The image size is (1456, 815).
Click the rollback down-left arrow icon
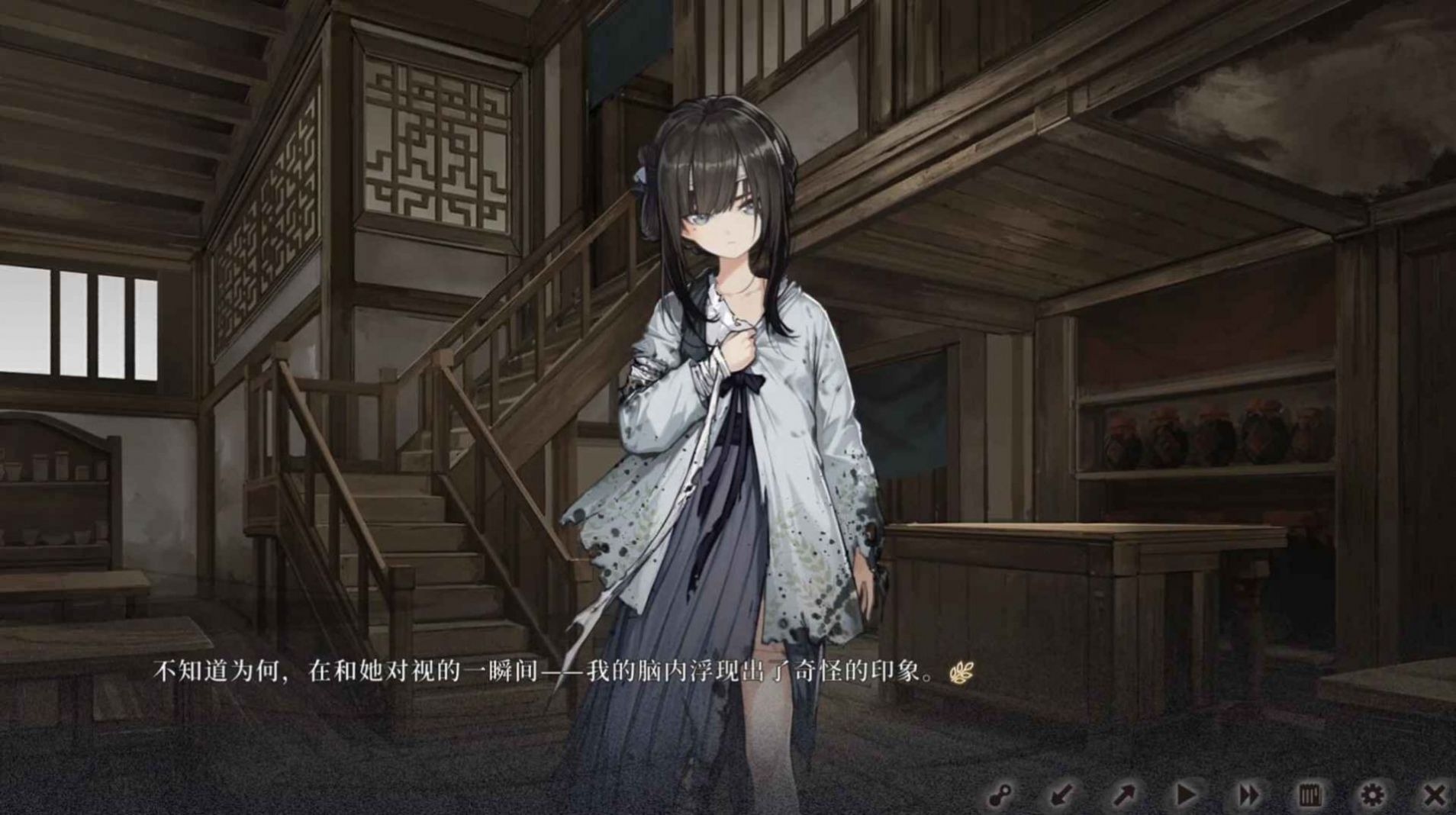1061,794
